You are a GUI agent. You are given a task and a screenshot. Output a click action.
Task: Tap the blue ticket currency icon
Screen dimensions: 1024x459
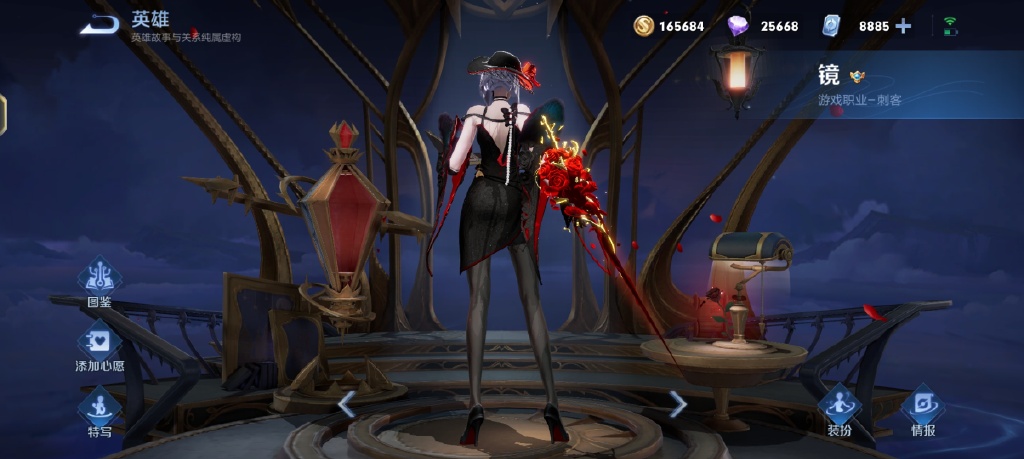[833, 26]
